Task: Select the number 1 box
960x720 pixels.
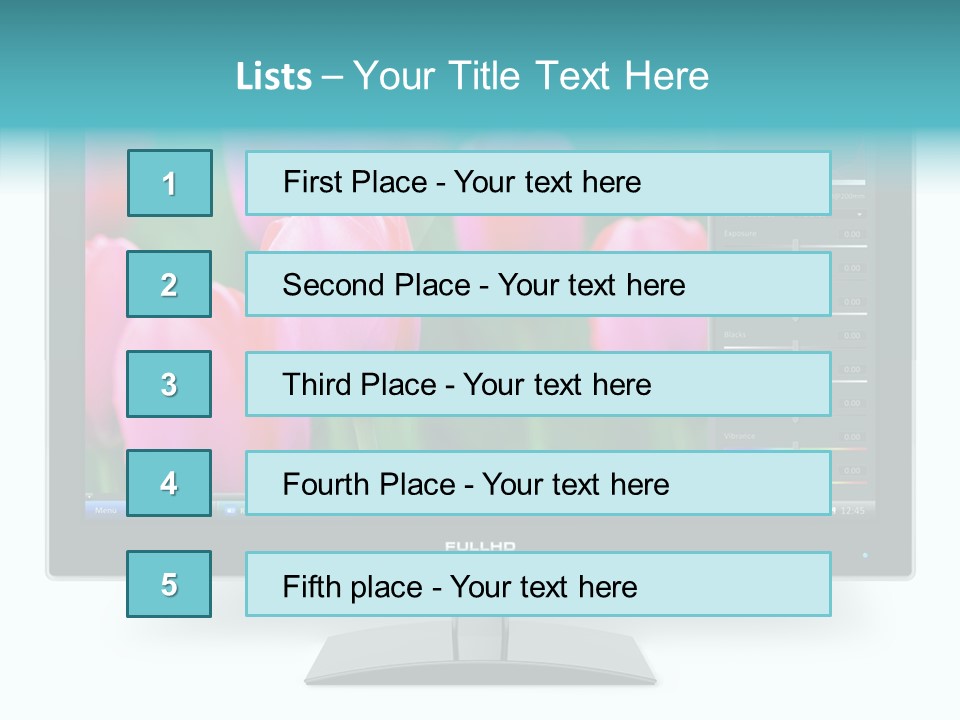Action: (169, 183)
